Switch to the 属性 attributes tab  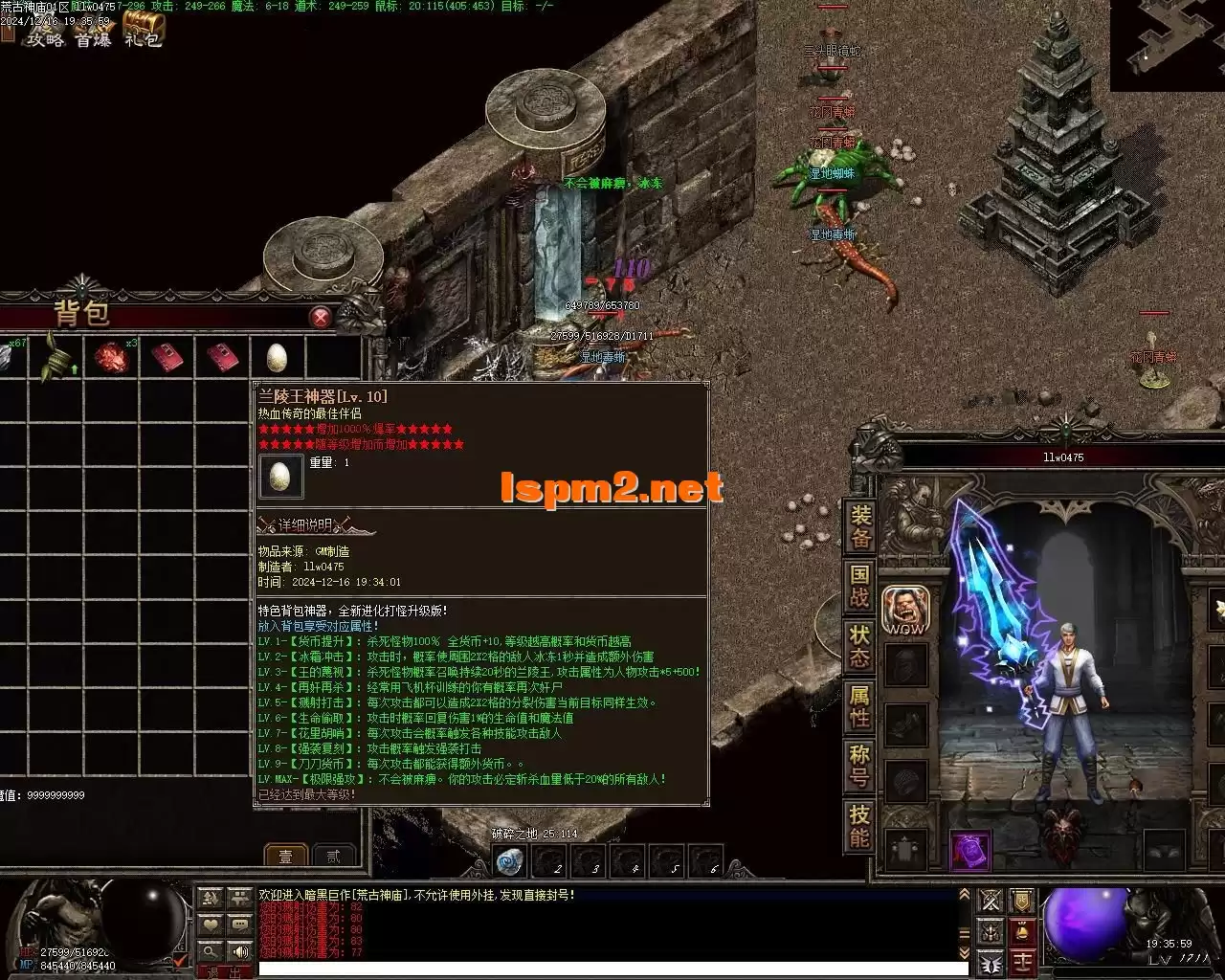pos(860,706)
